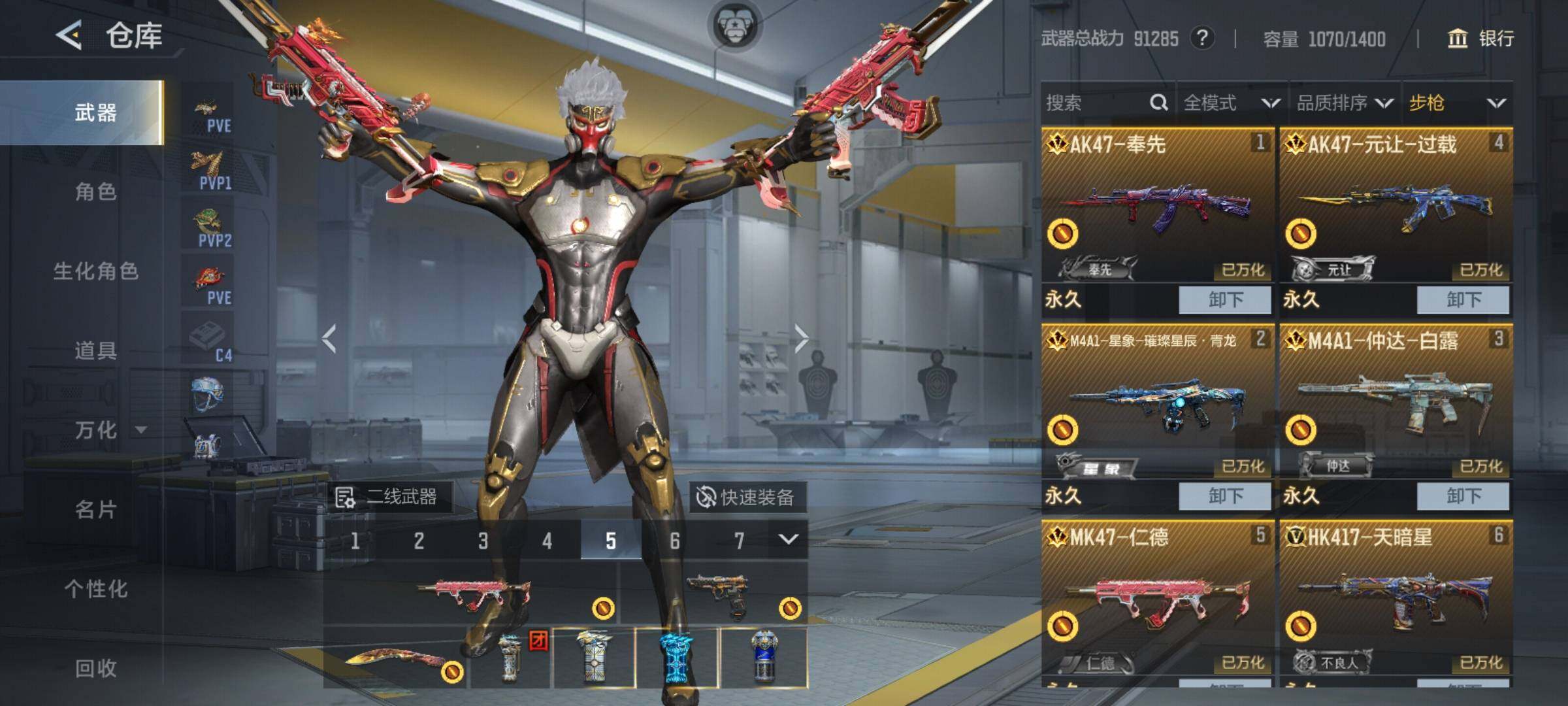This screenshot has width=1568, height=706.
Task: Switch to the 个性化 tab
Action: tap(95, 589)
